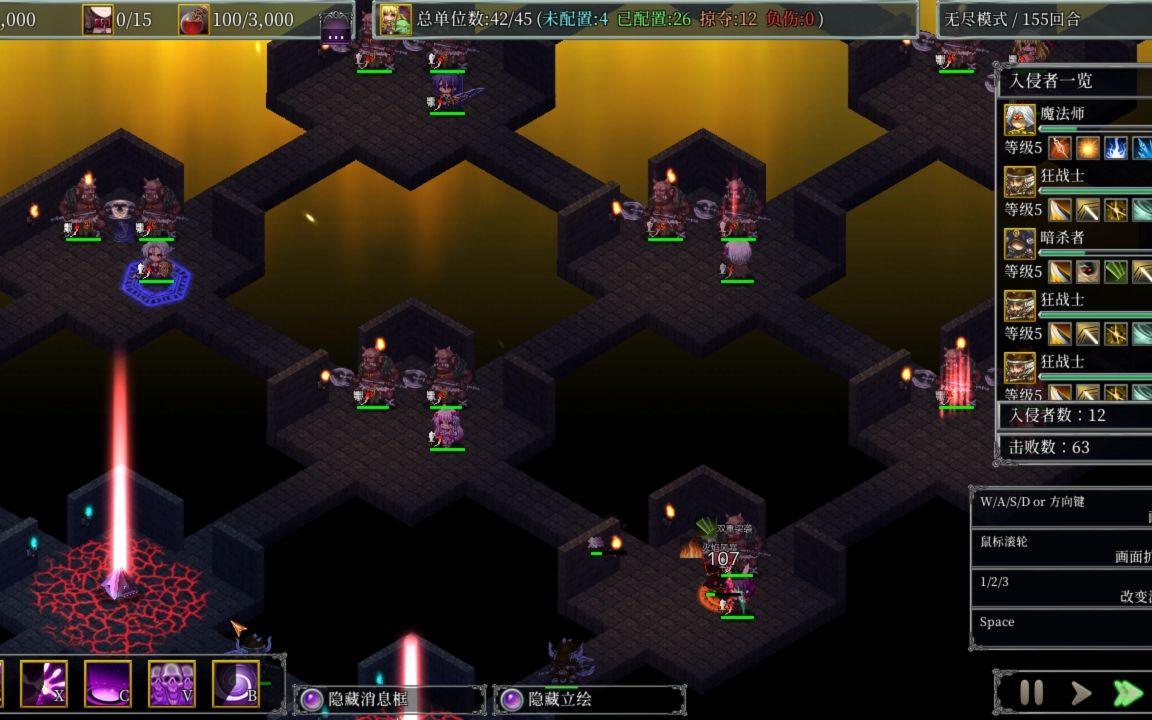Toggle the 隐藏立绘 hide portrait option
Image resolution: width=1152 pixels, height=720 pixels.
590,699
